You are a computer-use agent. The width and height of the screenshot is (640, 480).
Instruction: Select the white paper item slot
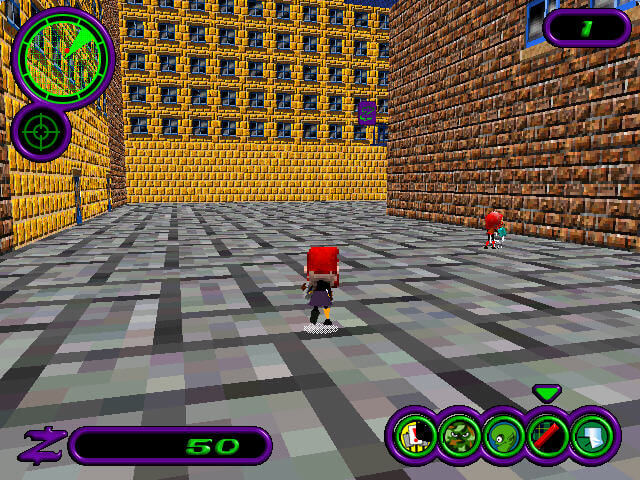[x=592, y=436]
